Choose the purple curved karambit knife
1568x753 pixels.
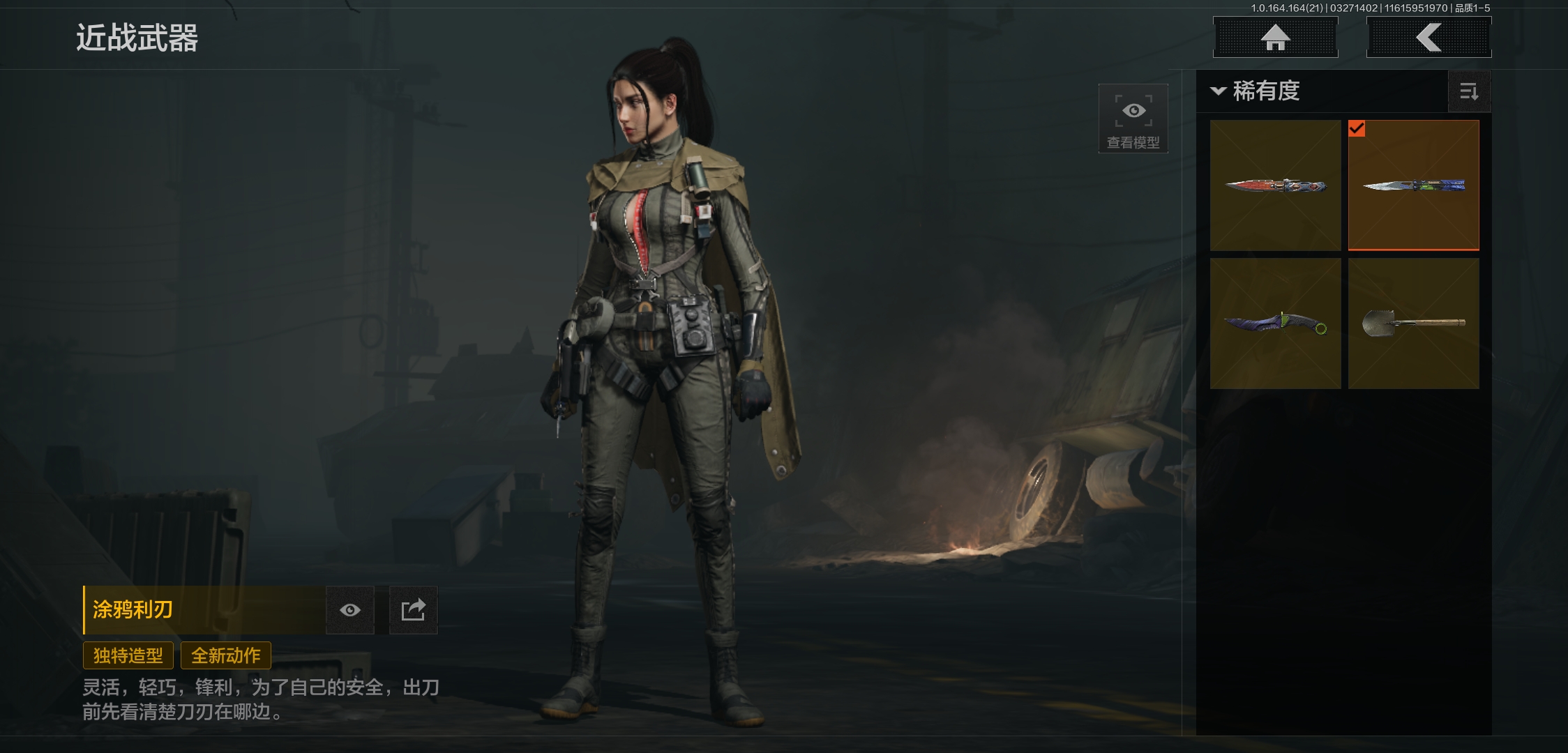coord(1275,324)
